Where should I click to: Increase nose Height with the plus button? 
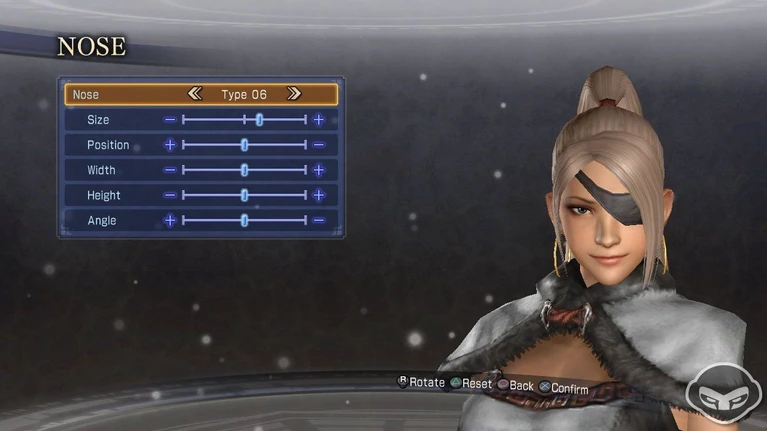(319, 195)
